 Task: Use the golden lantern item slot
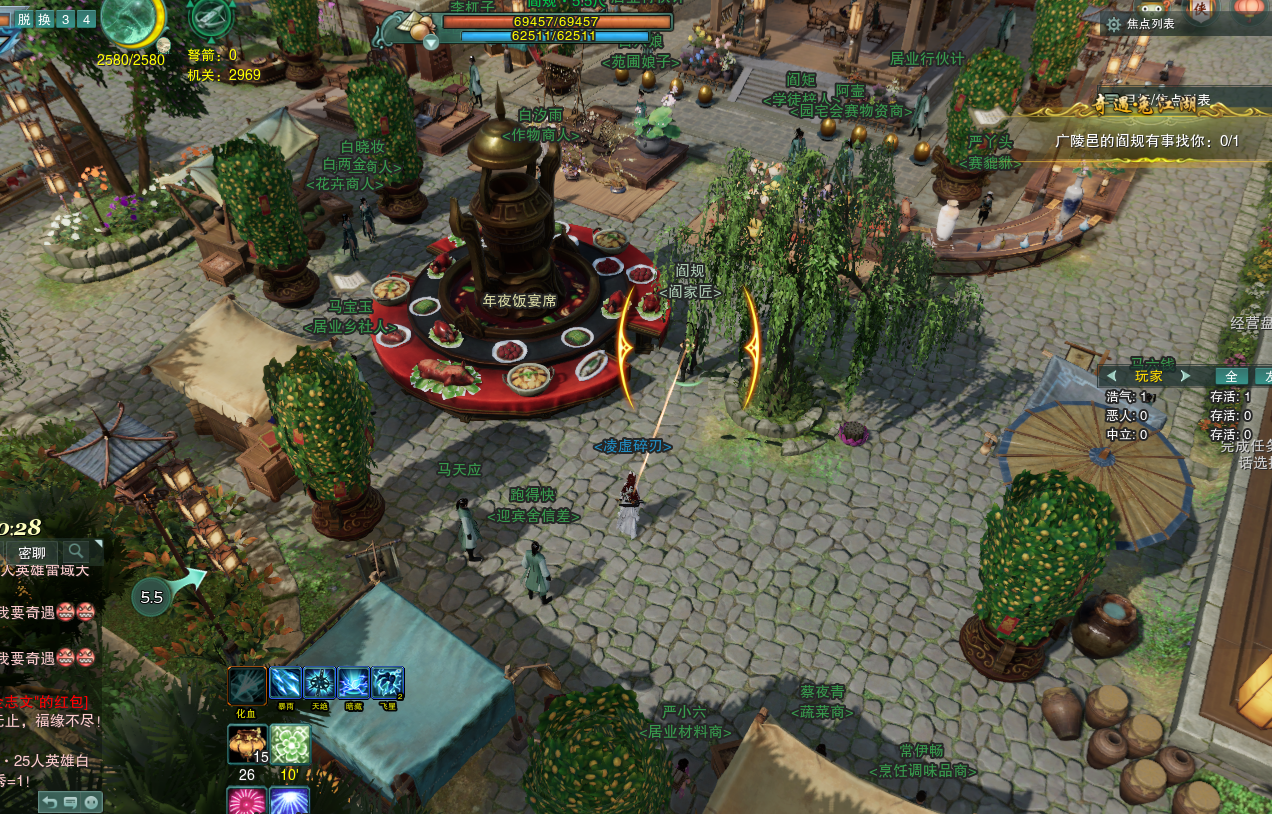247,745
